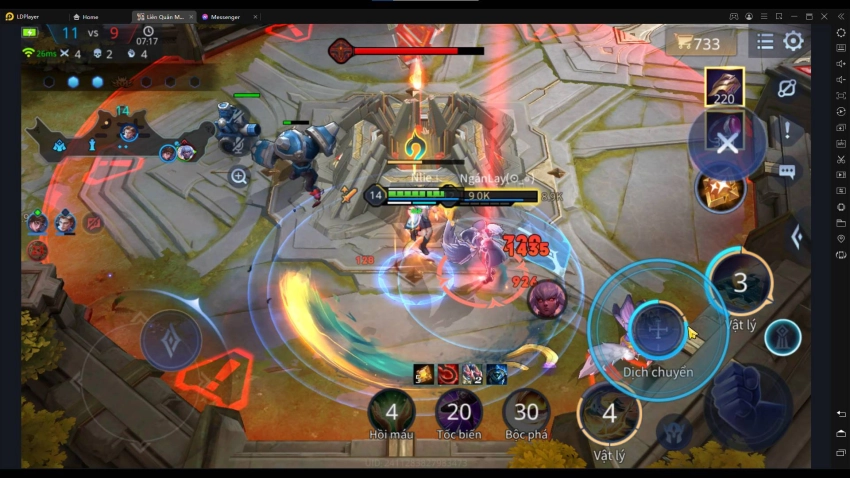Send the exclamation alert signal

coord(787,130)
